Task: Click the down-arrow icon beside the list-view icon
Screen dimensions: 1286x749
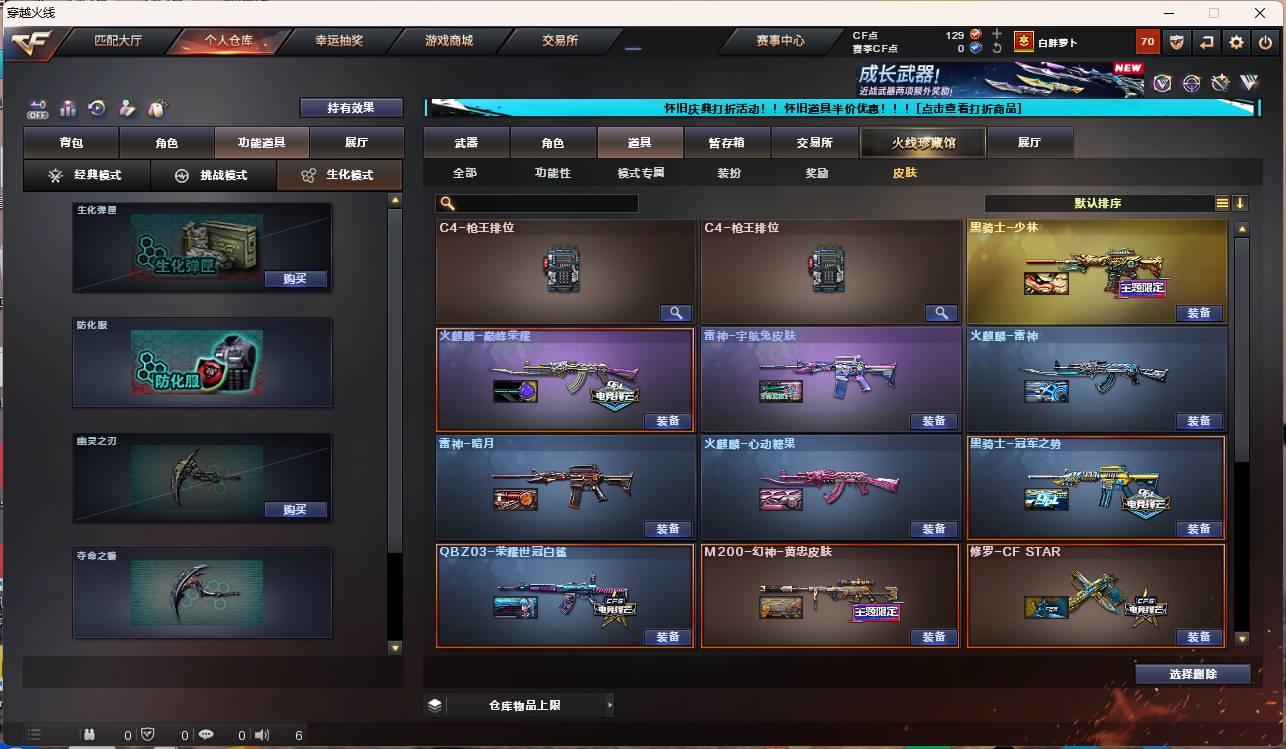Action: tap(1240, 202)
